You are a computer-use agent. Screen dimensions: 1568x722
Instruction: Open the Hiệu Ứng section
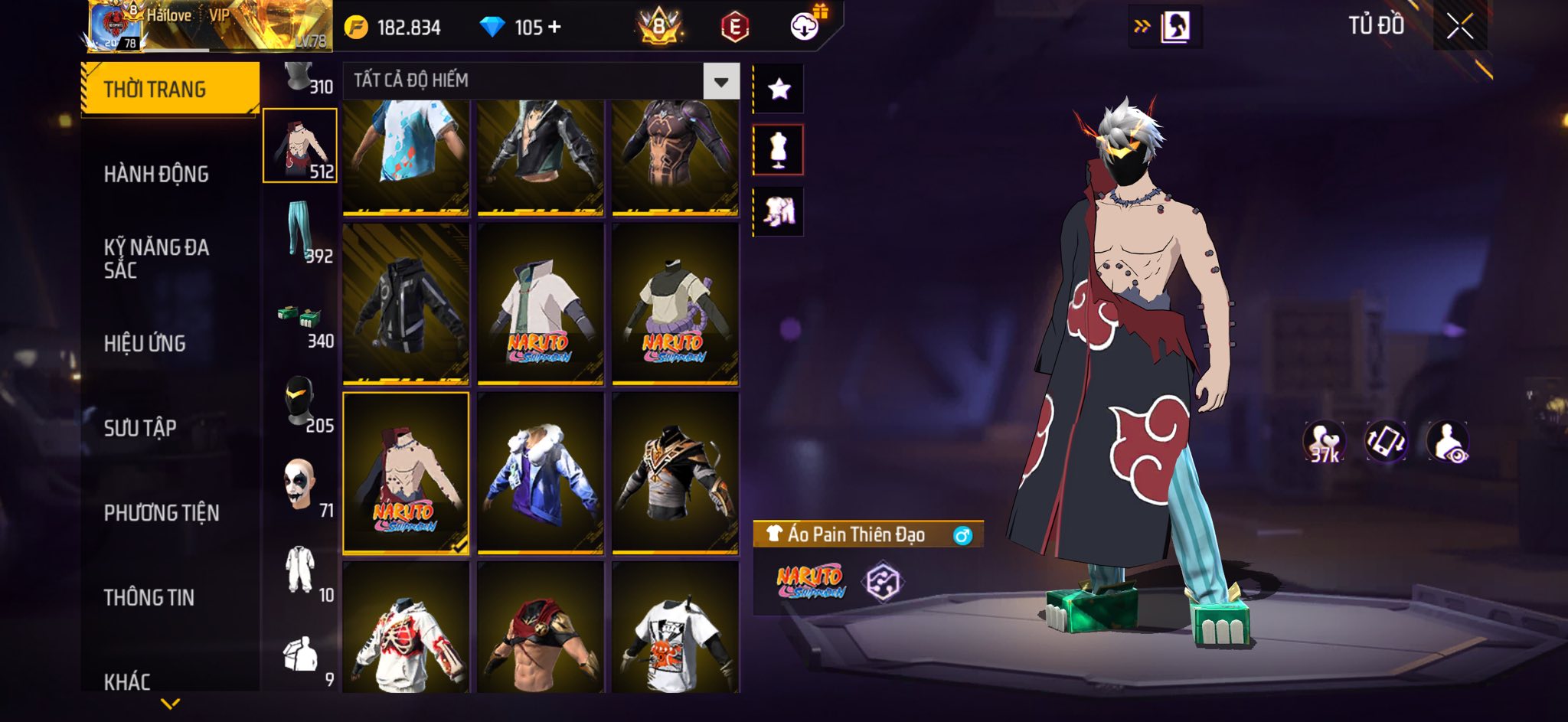pyautogui.click(x=145, y=344)
